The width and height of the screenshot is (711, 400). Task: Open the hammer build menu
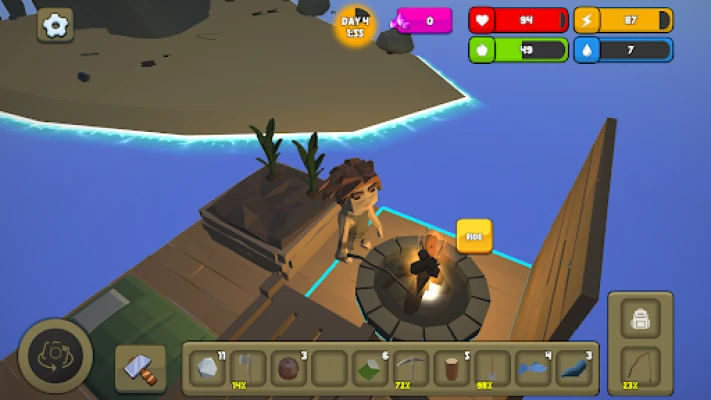pos(139,367)
